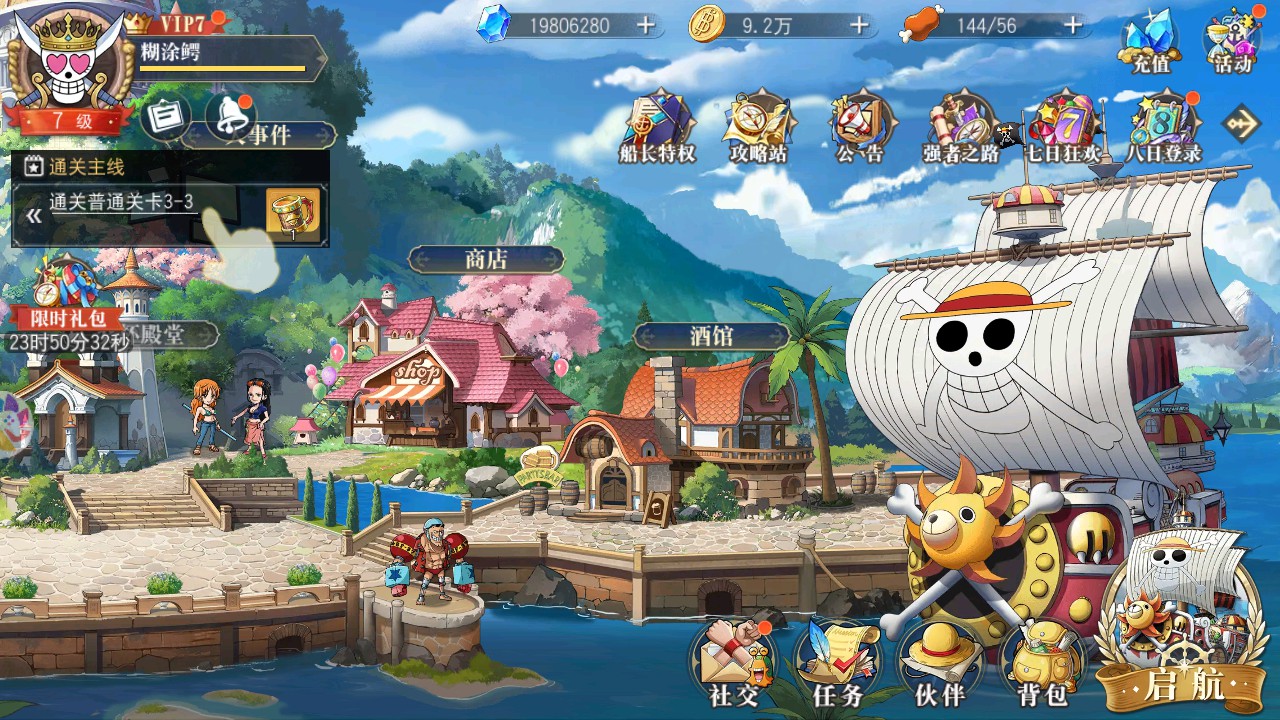Screen dimensions: 1280x720
Task: Add more gold coins with the plus button
Action: [859, 25]
